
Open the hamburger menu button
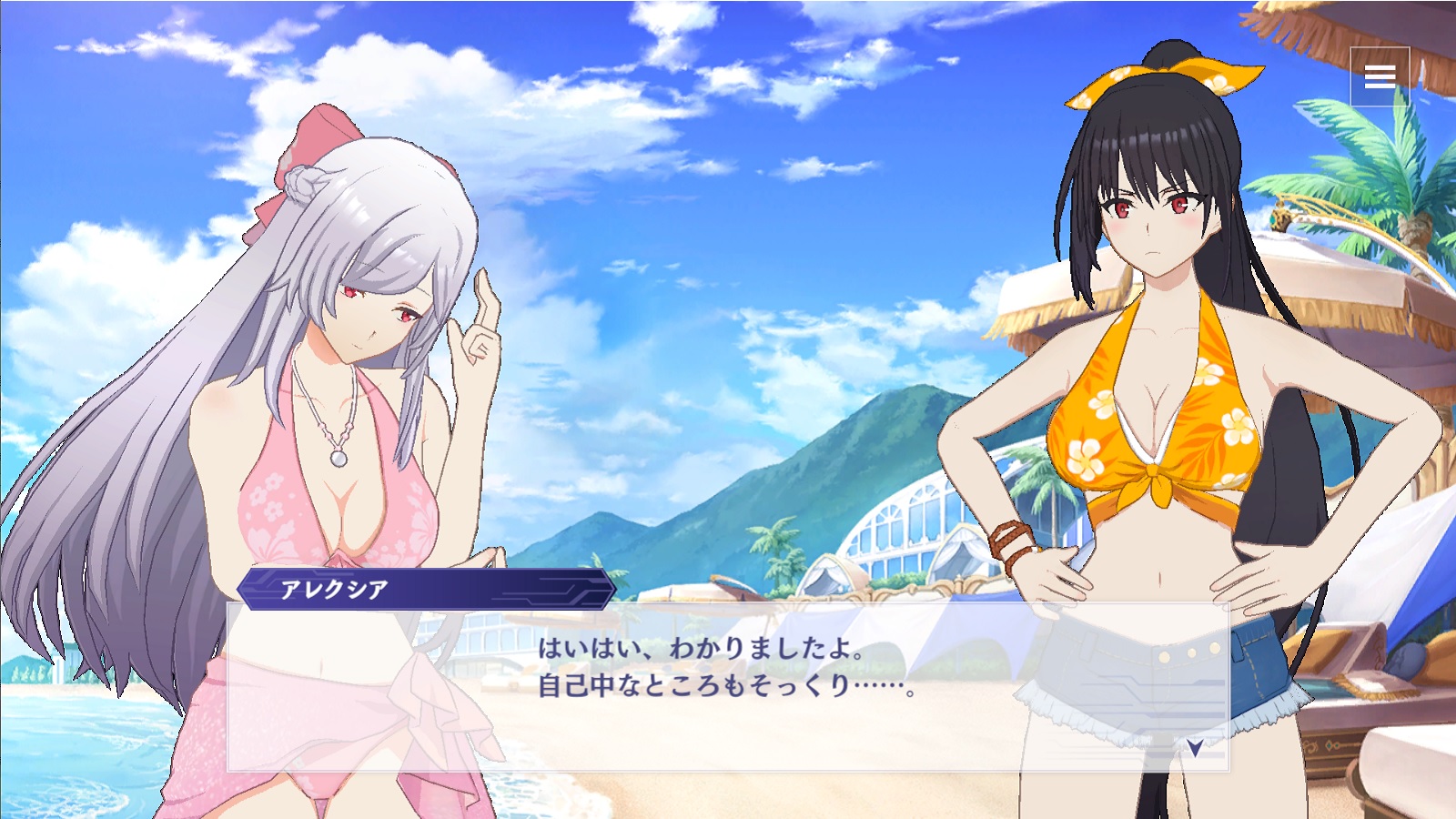(x=1380, y=77)
